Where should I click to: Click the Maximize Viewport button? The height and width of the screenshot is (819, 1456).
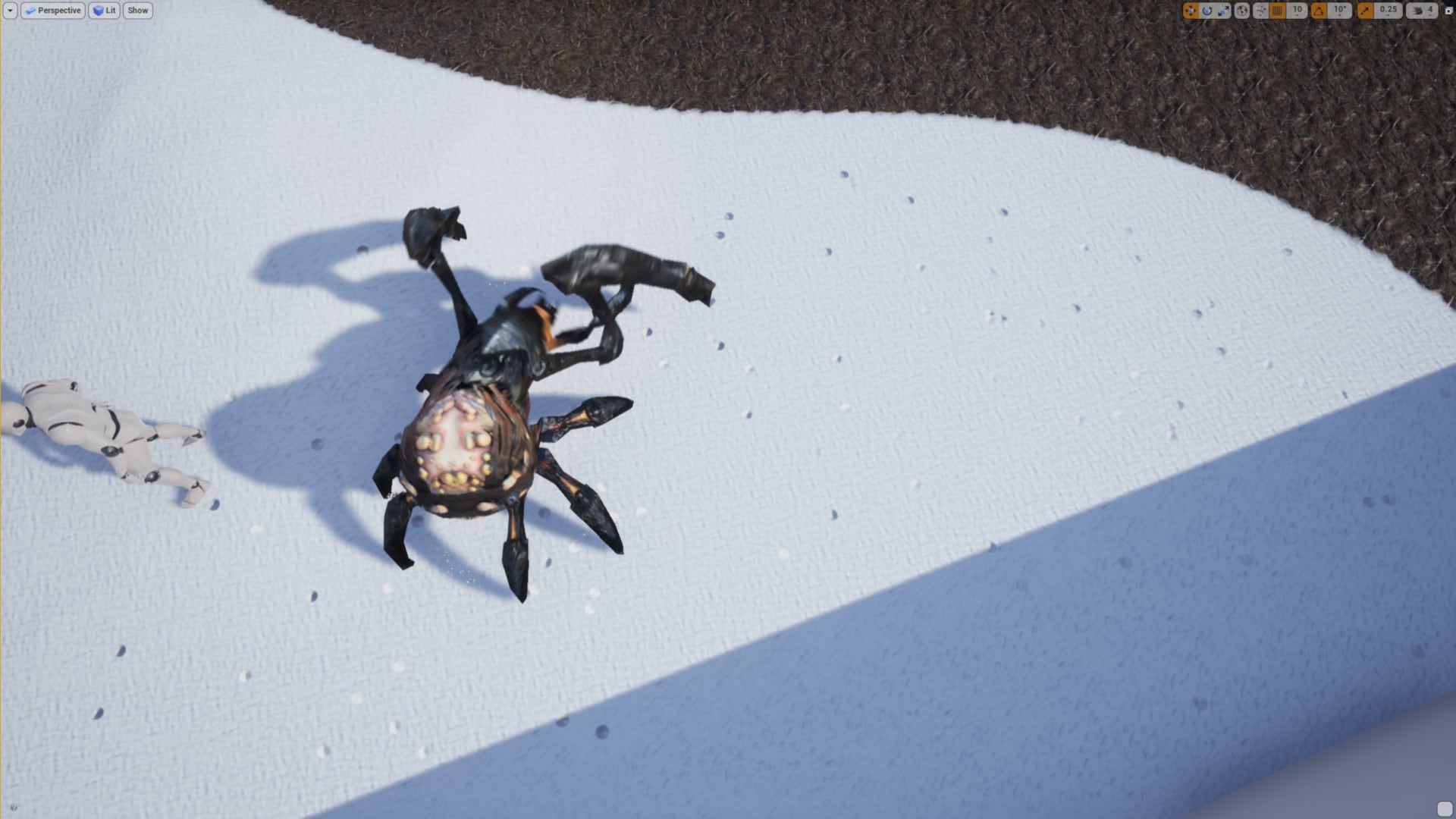pyautogui.click(x=1447, y=11)
